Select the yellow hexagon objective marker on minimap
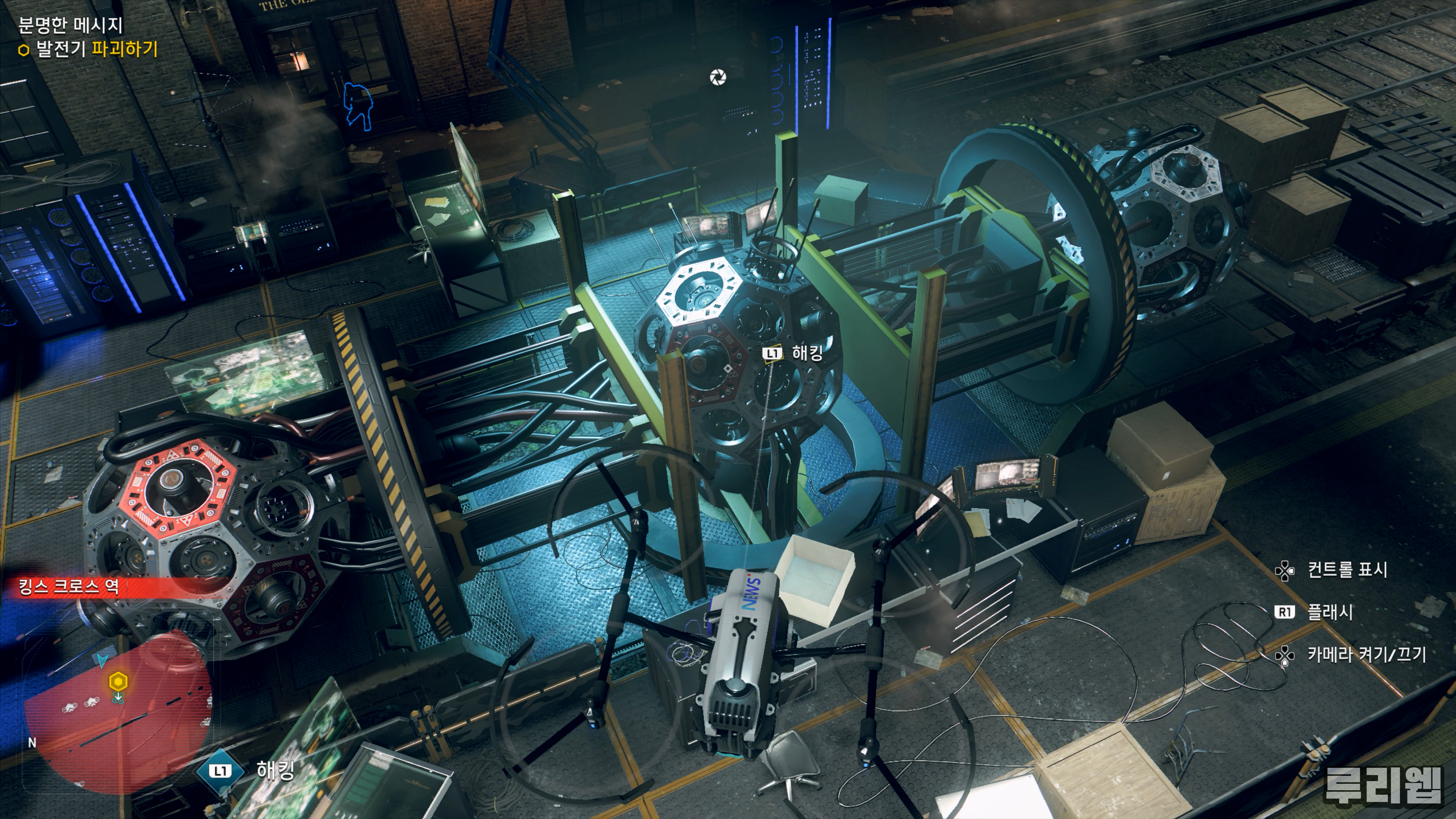 [x=118, y=682]
